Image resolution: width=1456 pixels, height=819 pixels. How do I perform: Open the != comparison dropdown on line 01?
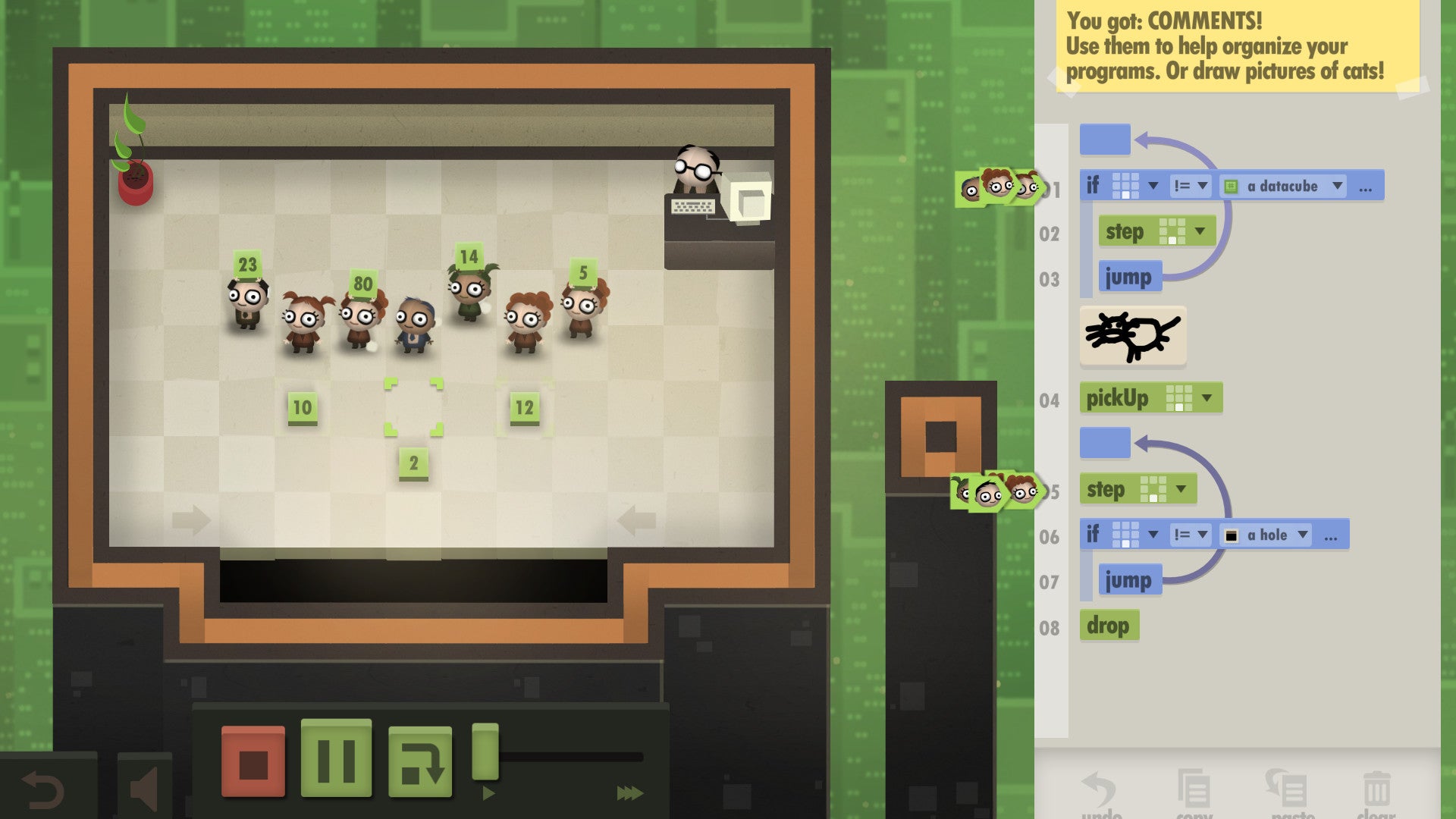coord(1191,187)
